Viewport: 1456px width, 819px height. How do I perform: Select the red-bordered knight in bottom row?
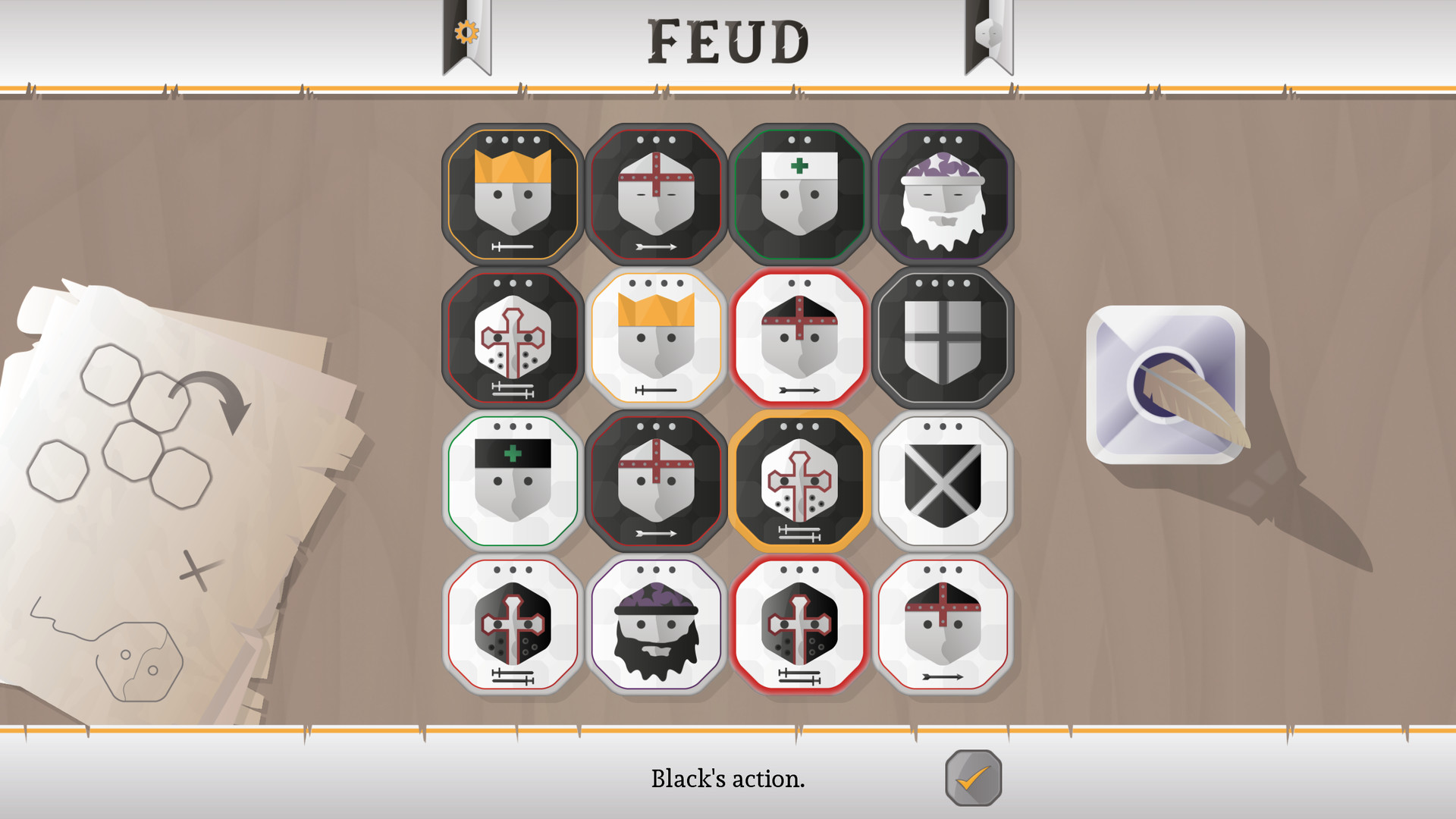512,626
